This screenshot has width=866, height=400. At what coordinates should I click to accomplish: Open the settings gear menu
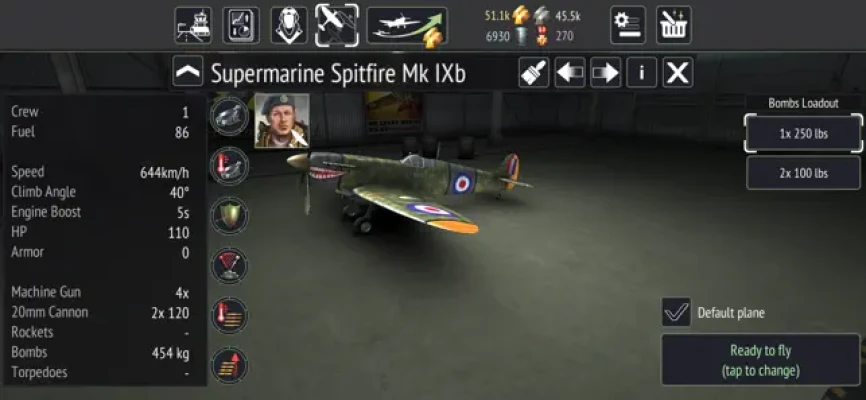click(x=628, y=25)
